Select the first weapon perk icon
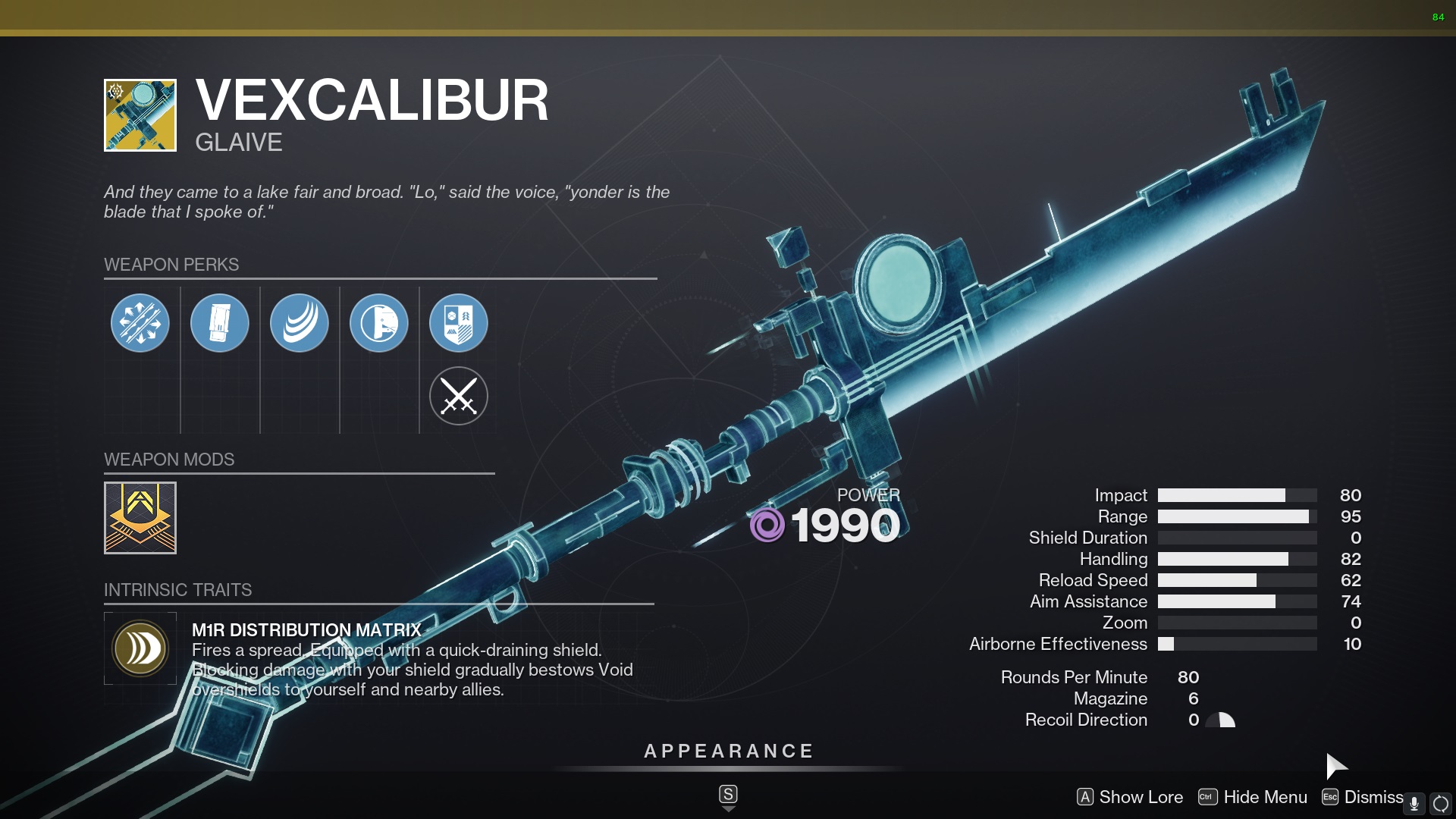 [140, 322]
